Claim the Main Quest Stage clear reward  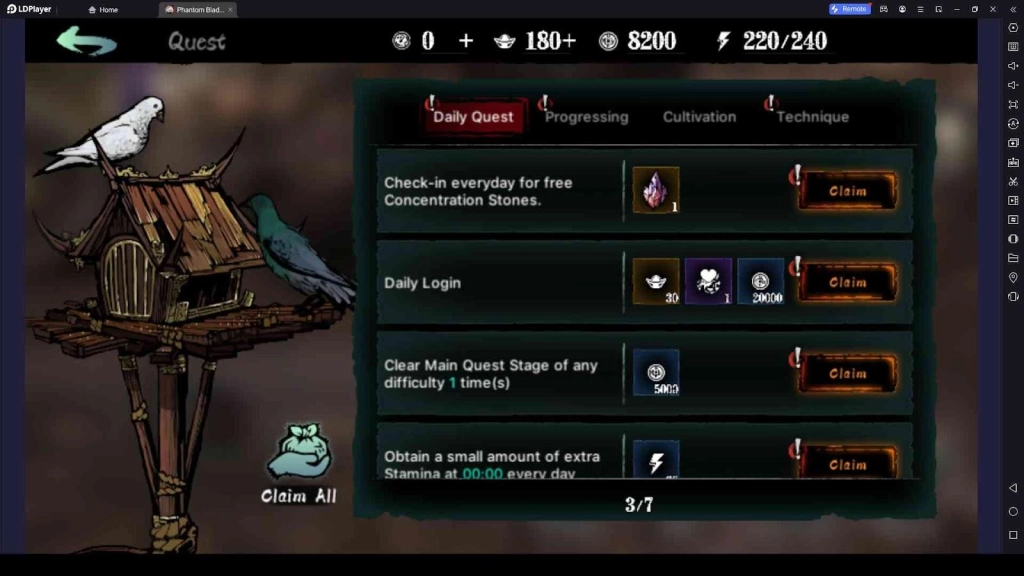(847, 374)
